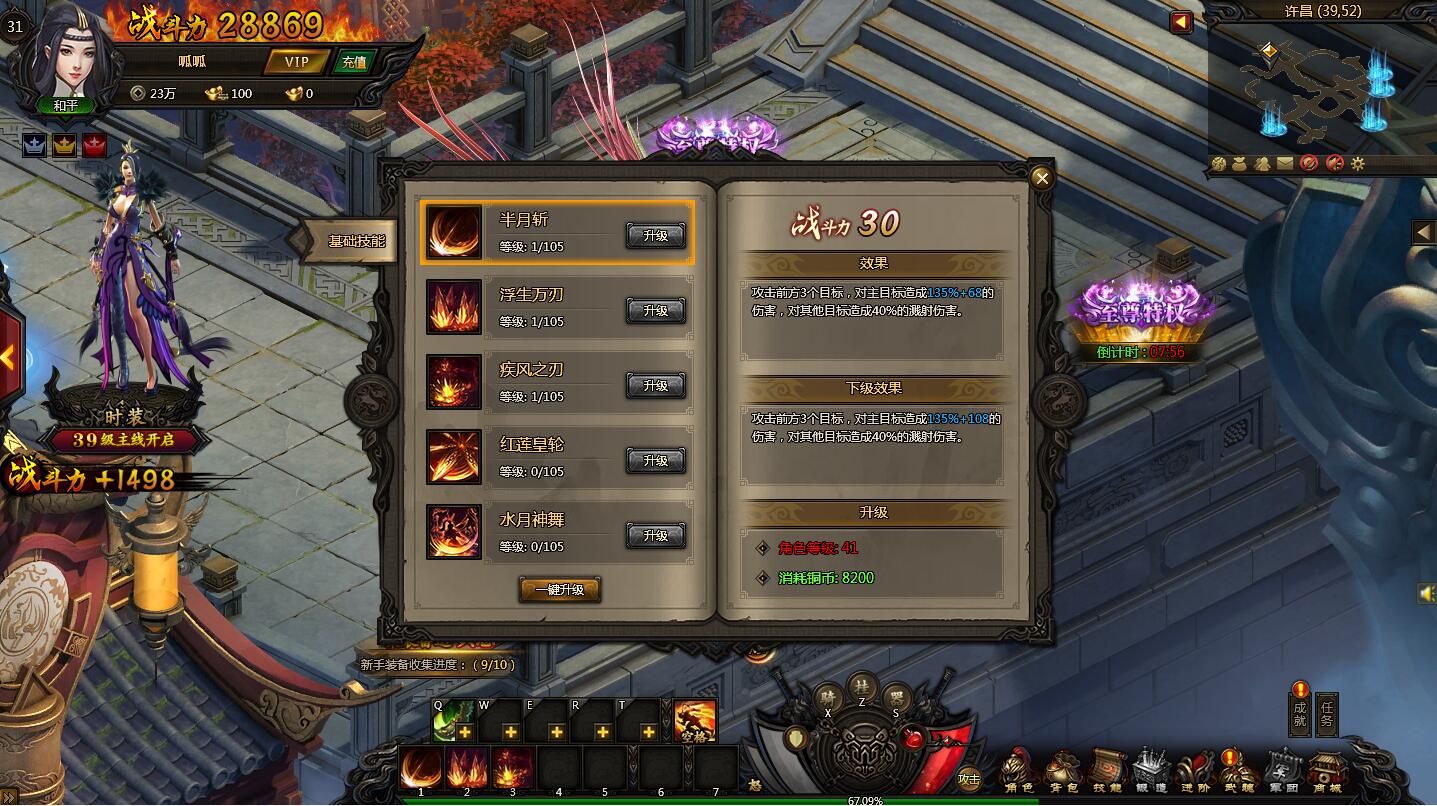1437x806 pixels.
Task: Open the 成就 achievements panel
Action: (x=1299, y=712)
